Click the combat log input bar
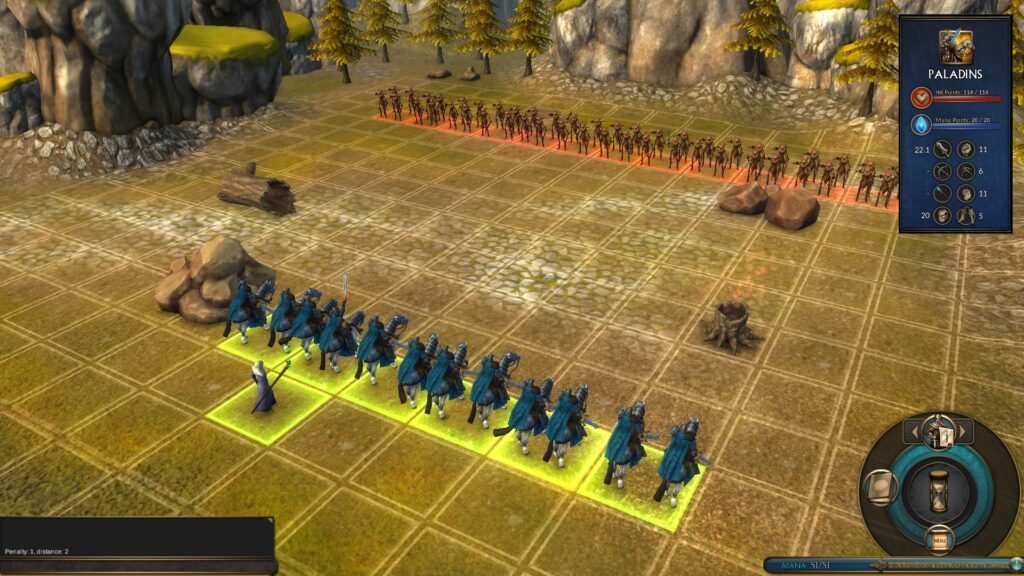Screen dimensions: 1024x576 click(137, 565)
